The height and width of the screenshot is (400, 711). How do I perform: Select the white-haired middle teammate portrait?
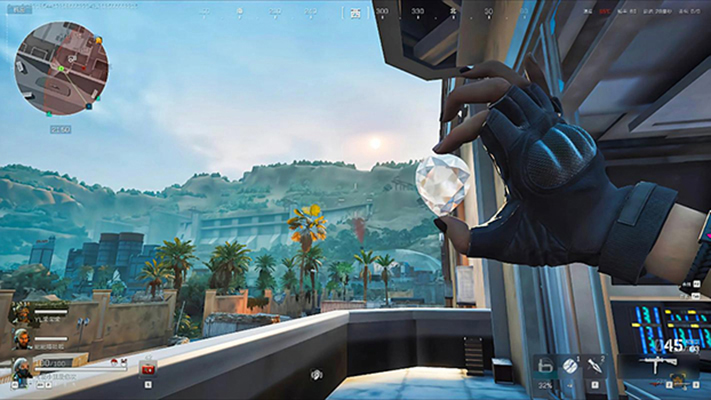(x=20, y=340)
